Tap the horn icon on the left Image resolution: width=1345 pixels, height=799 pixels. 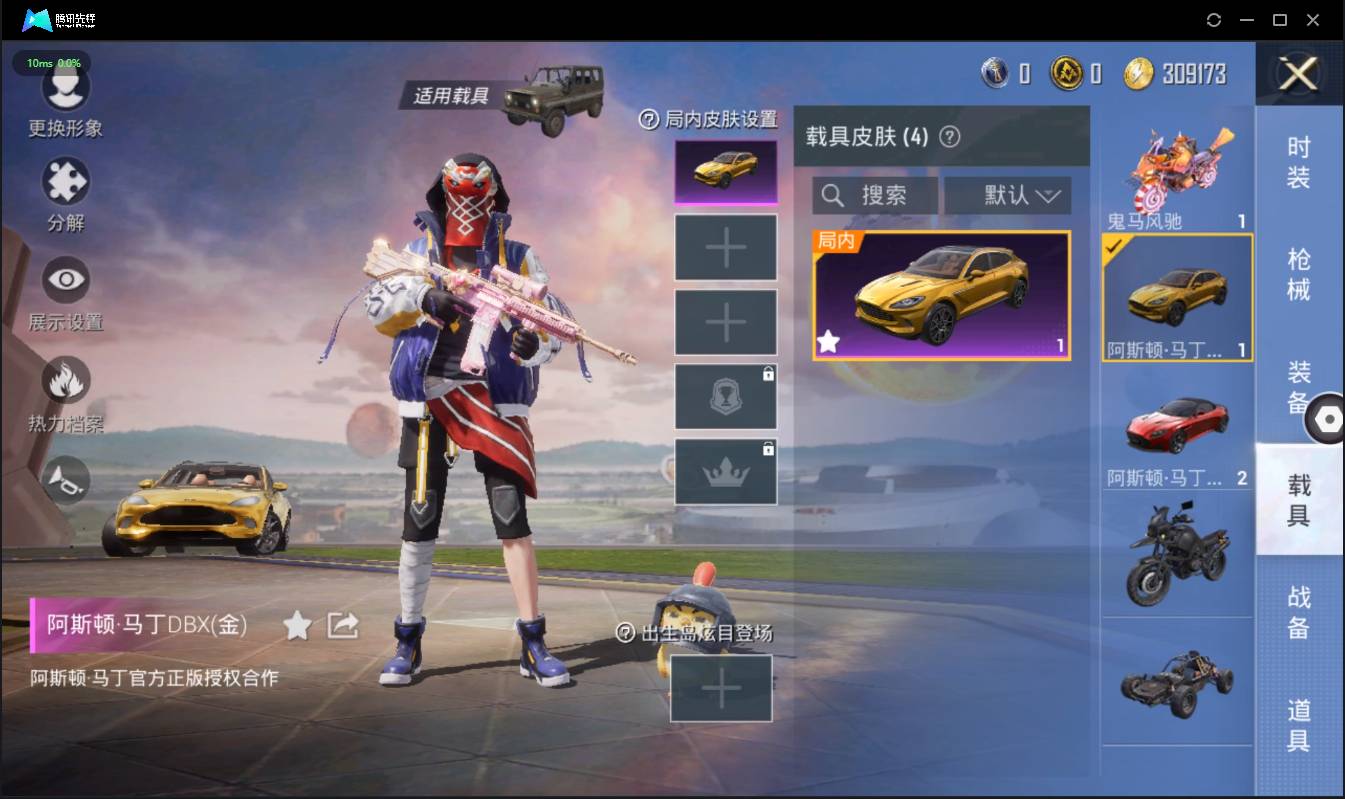point(65,480)
